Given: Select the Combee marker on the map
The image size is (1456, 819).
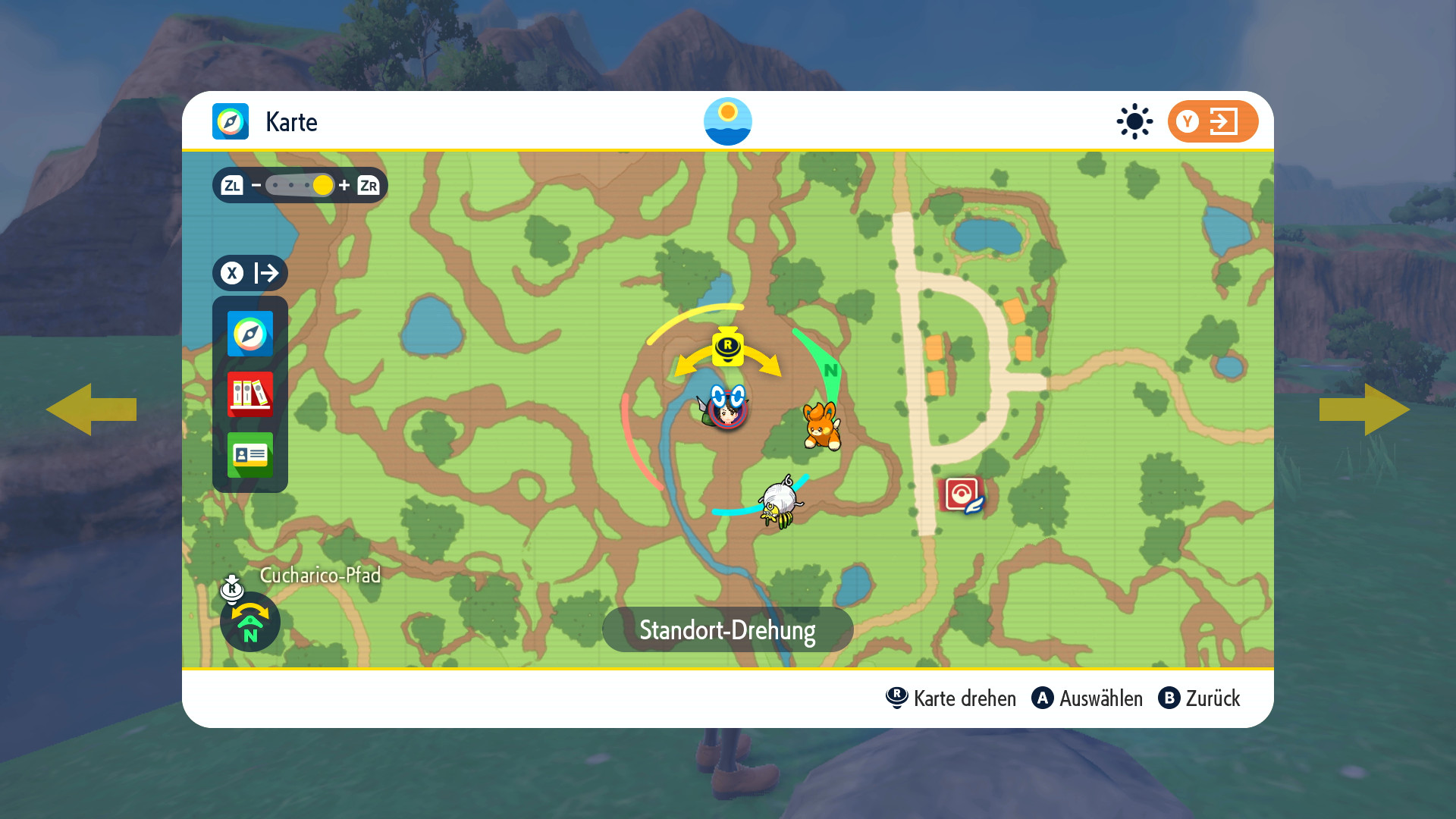Looking at the screenshot, I should pyautogui.click(x=780, y=503).
